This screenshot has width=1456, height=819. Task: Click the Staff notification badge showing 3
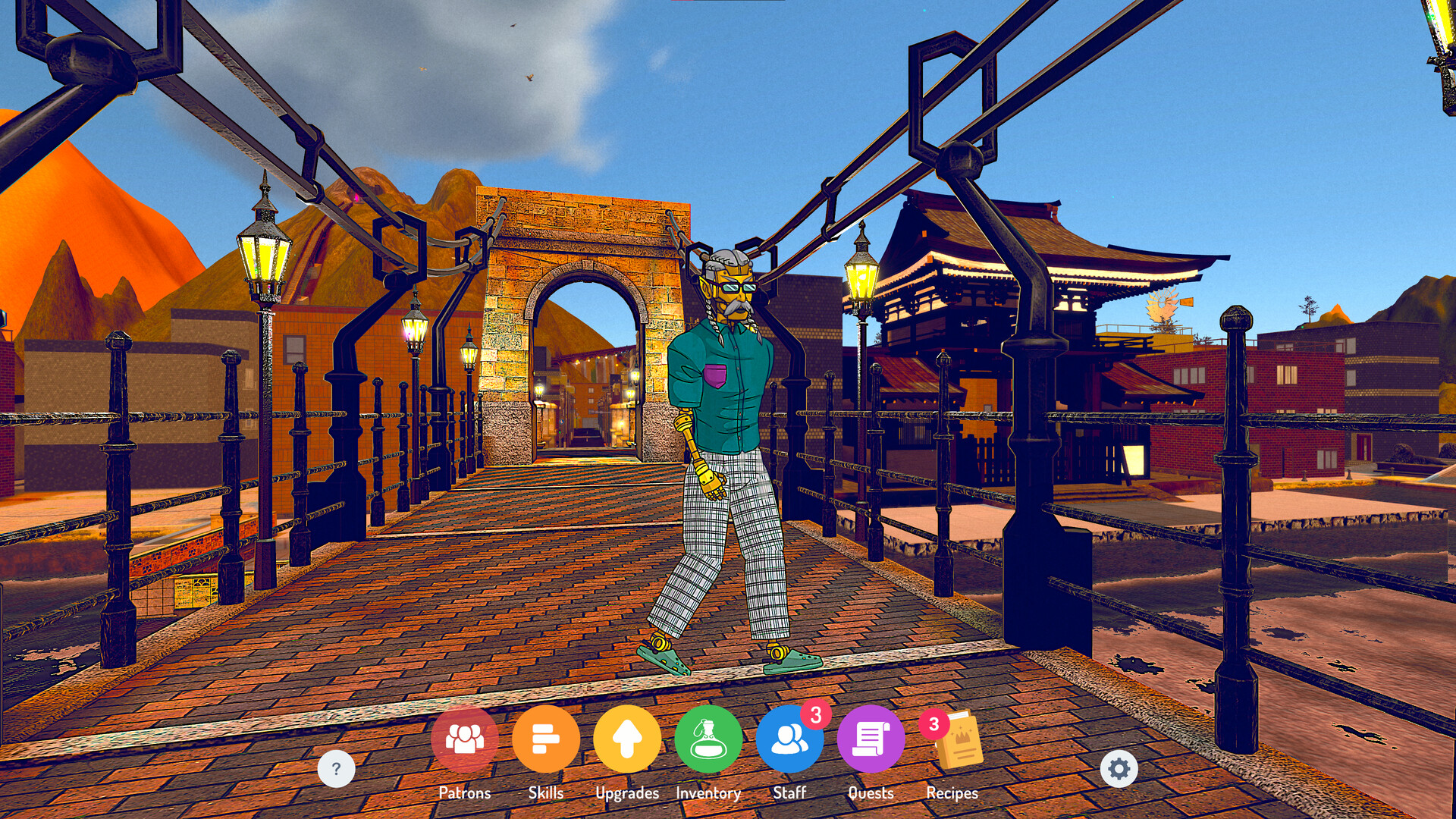[x=814, y=714]
